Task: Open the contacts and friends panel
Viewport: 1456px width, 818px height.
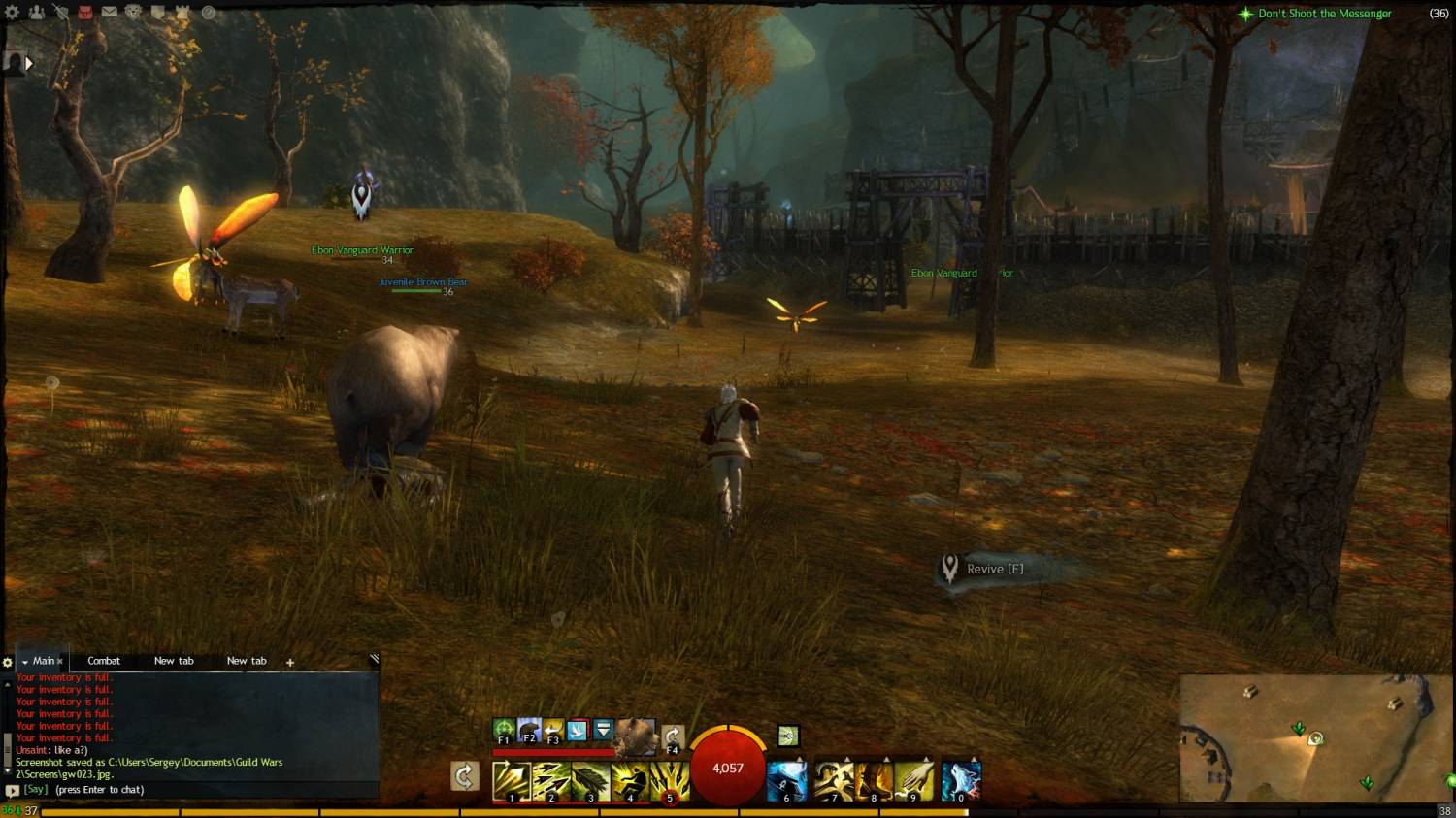Action: 37,13
